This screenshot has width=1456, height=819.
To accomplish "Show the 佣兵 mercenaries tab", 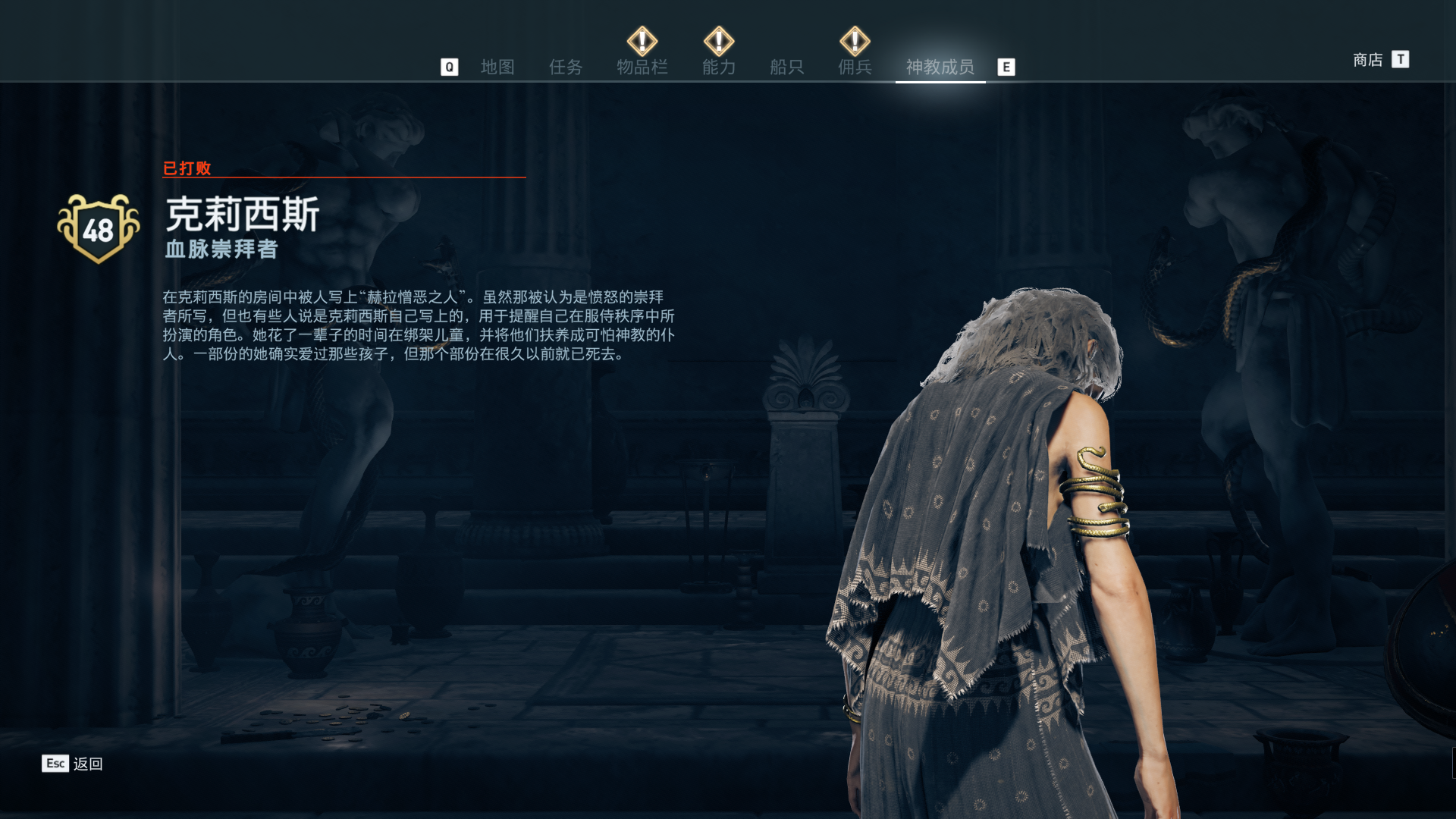I will coord(855,67).
